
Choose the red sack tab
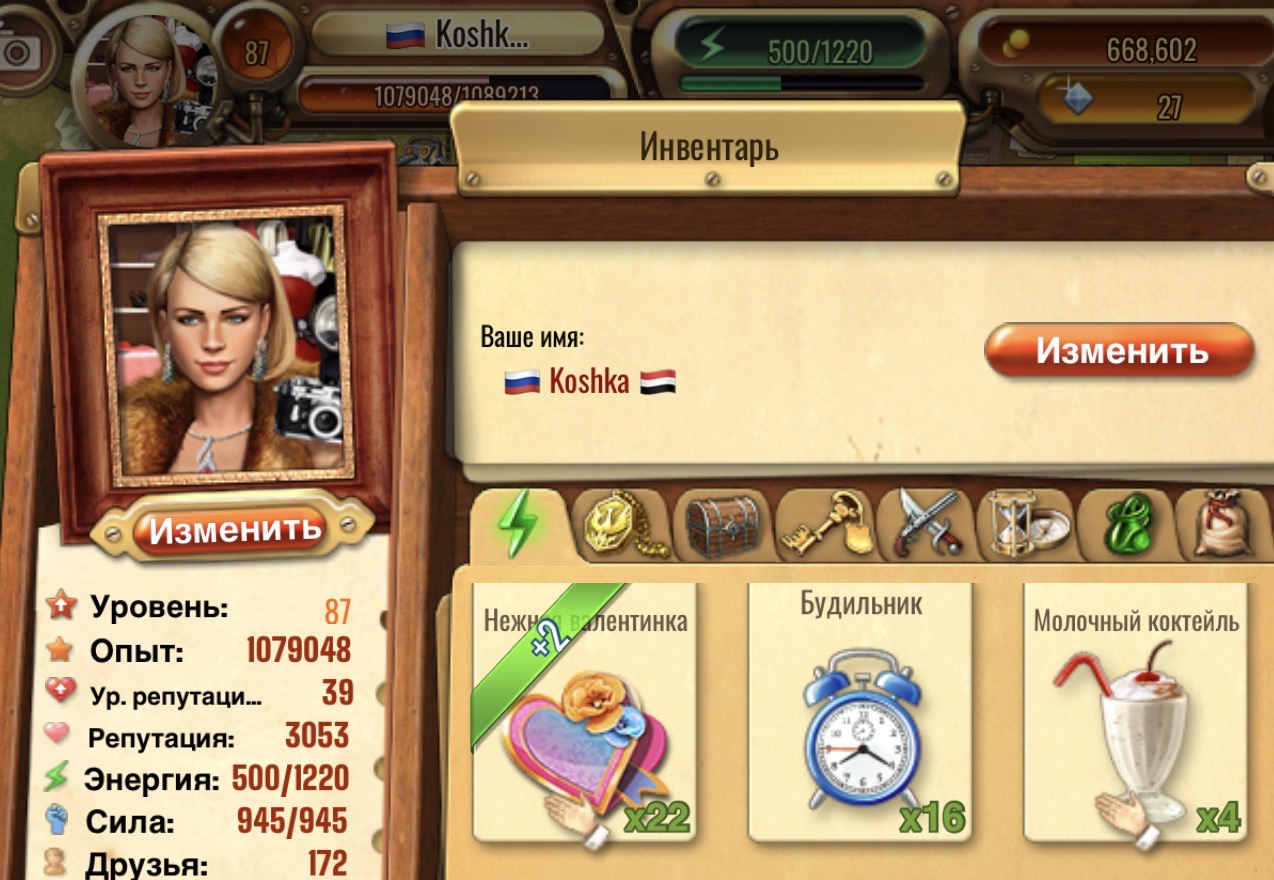point(1222,523)
